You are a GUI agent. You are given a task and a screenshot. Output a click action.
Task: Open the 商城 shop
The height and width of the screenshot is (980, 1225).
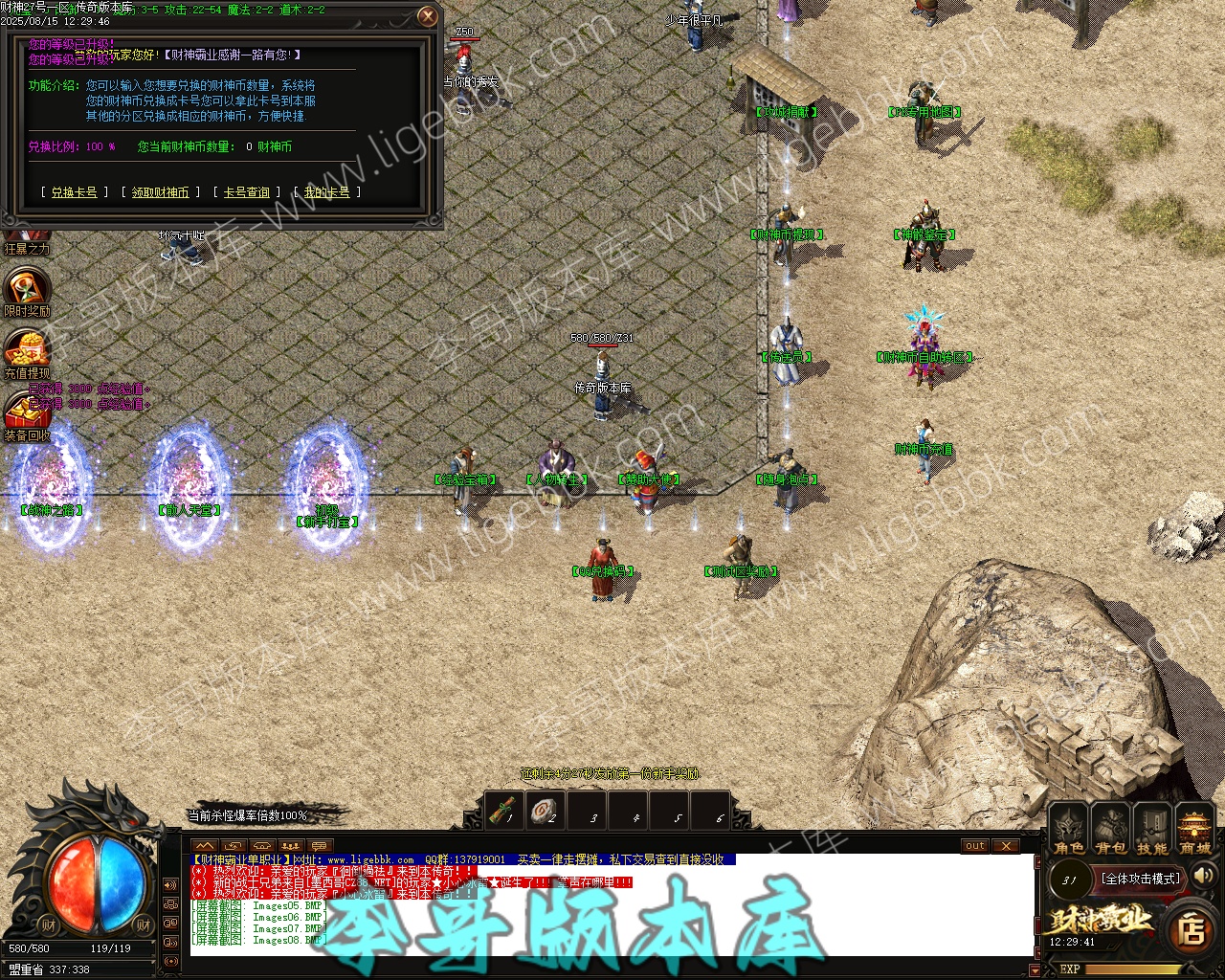[x=1194, y=828]
